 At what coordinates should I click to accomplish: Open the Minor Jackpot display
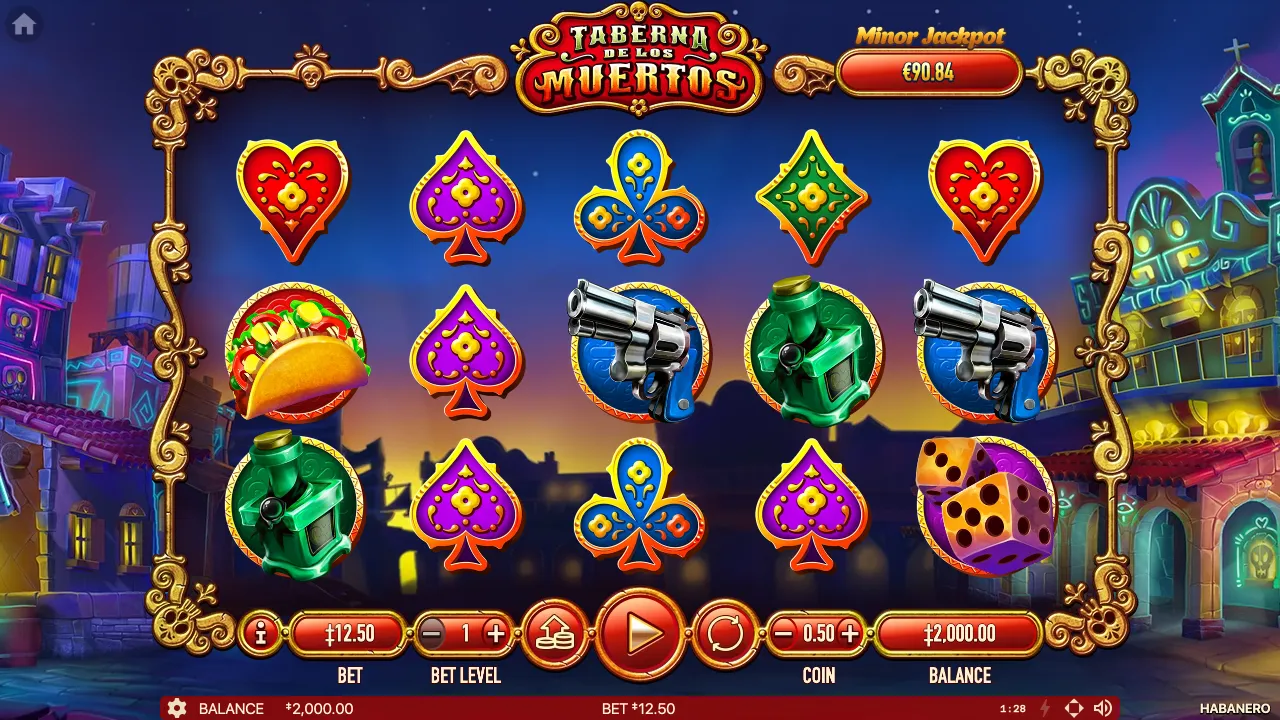[930, 72]
